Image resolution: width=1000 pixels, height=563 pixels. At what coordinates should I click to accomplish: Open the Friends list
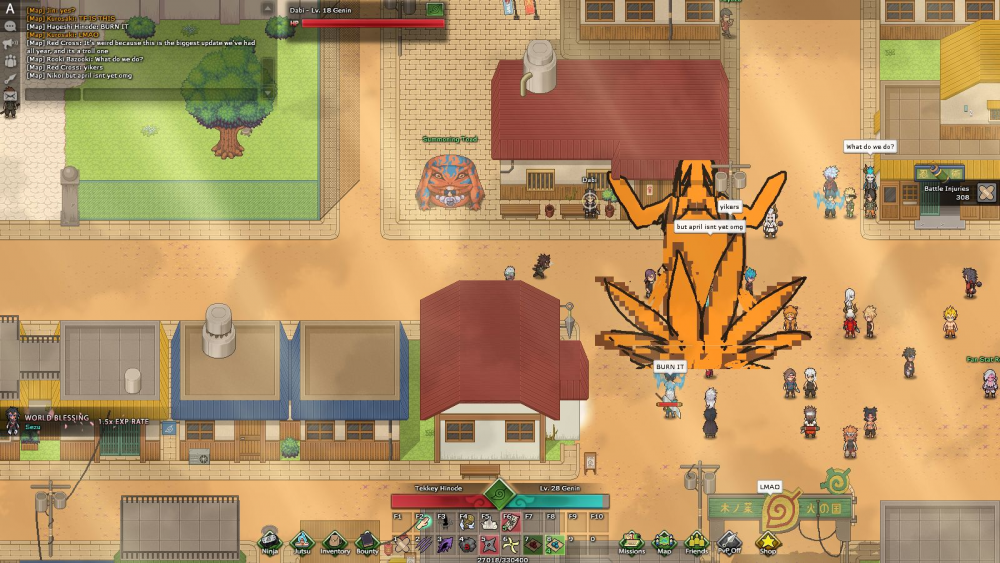[x=696, y=541]
